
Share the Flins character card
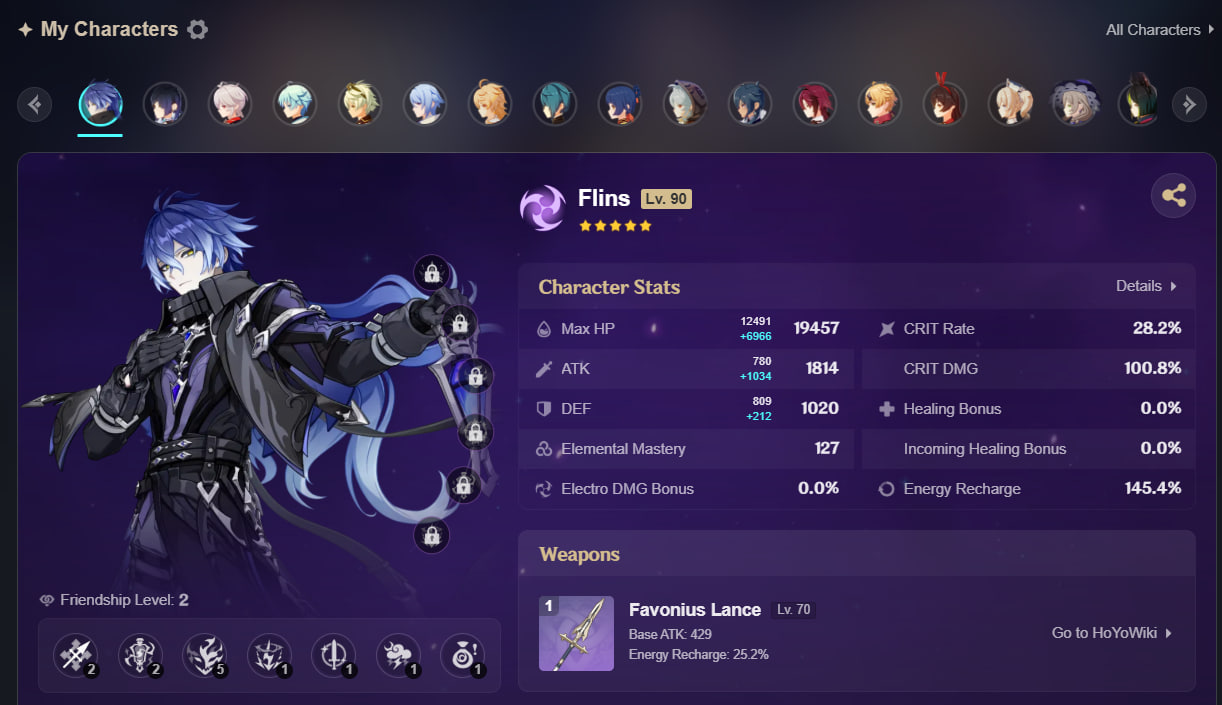1173,196
